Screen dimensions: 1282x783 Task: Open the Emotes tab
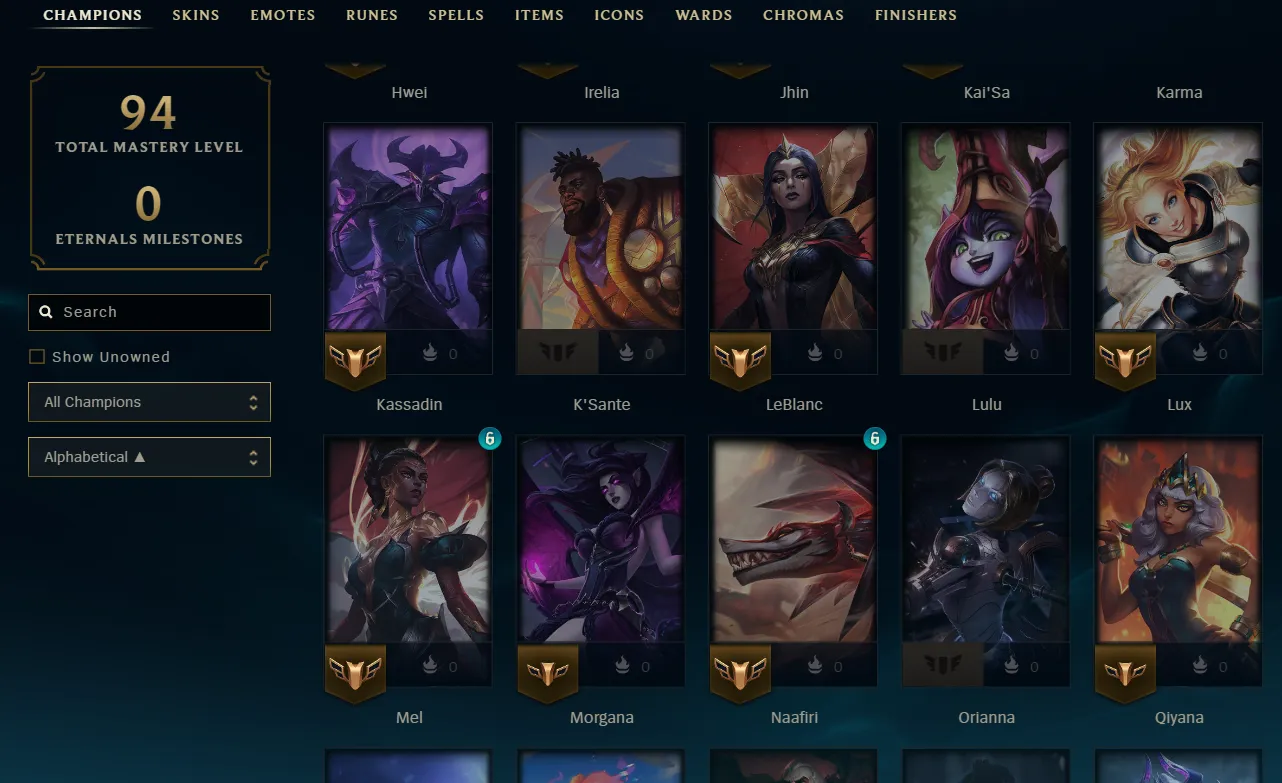tap(283, 15)
